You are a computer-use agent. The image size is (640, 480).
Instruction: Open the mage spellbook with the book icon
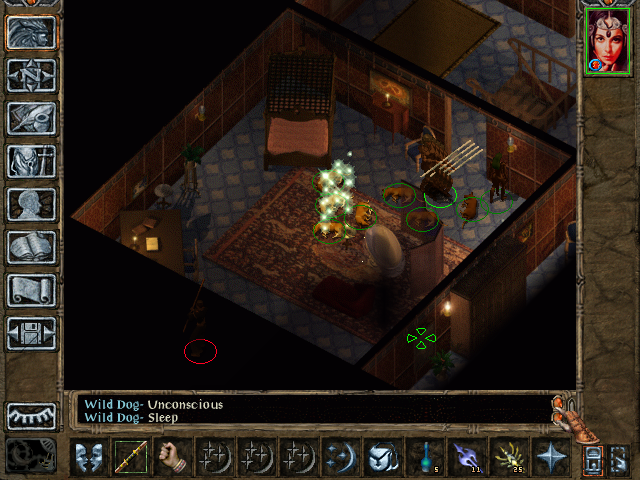pos(32,247)
